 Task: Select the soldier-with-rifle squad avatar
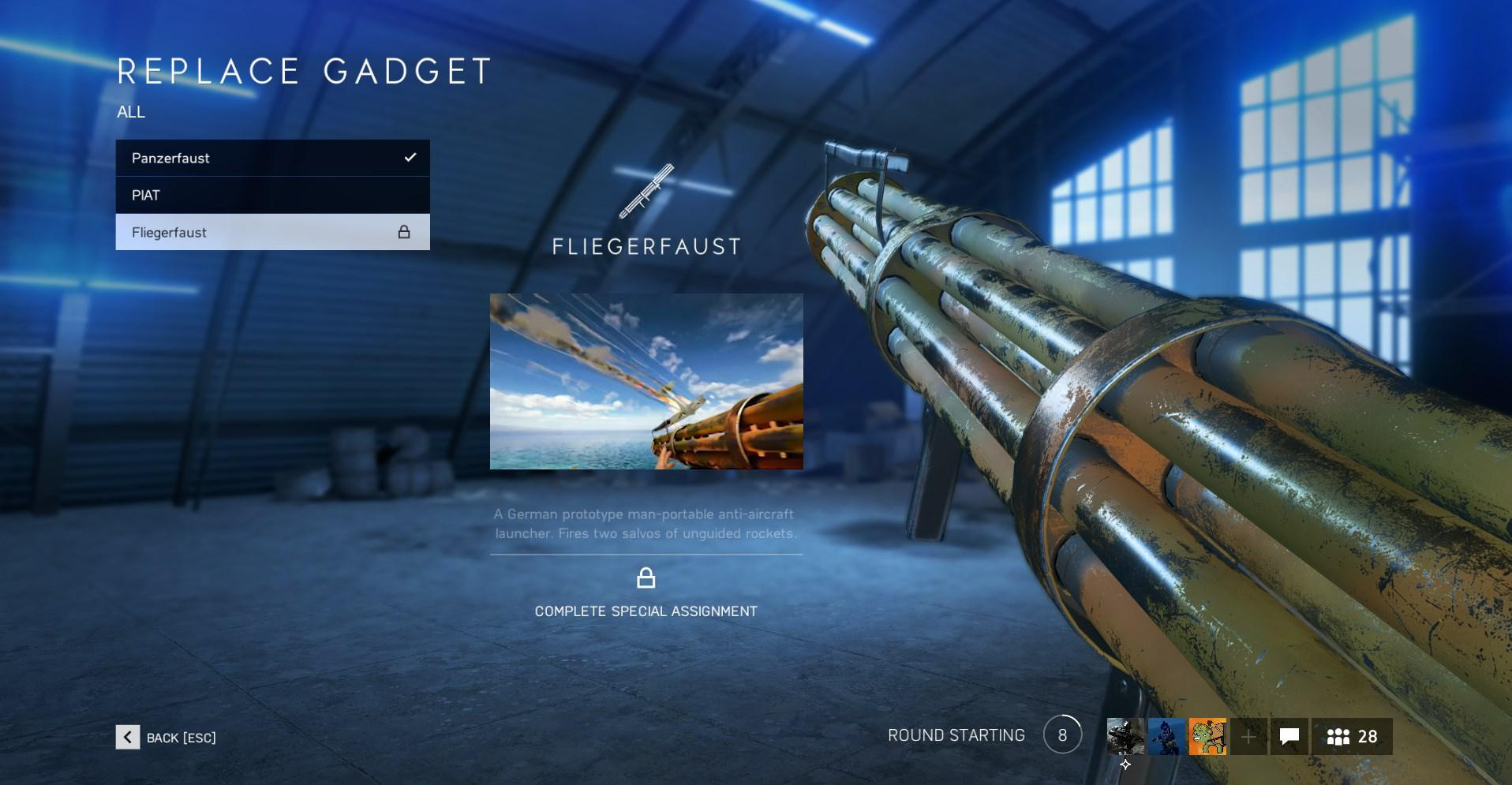click(1125, 737)
